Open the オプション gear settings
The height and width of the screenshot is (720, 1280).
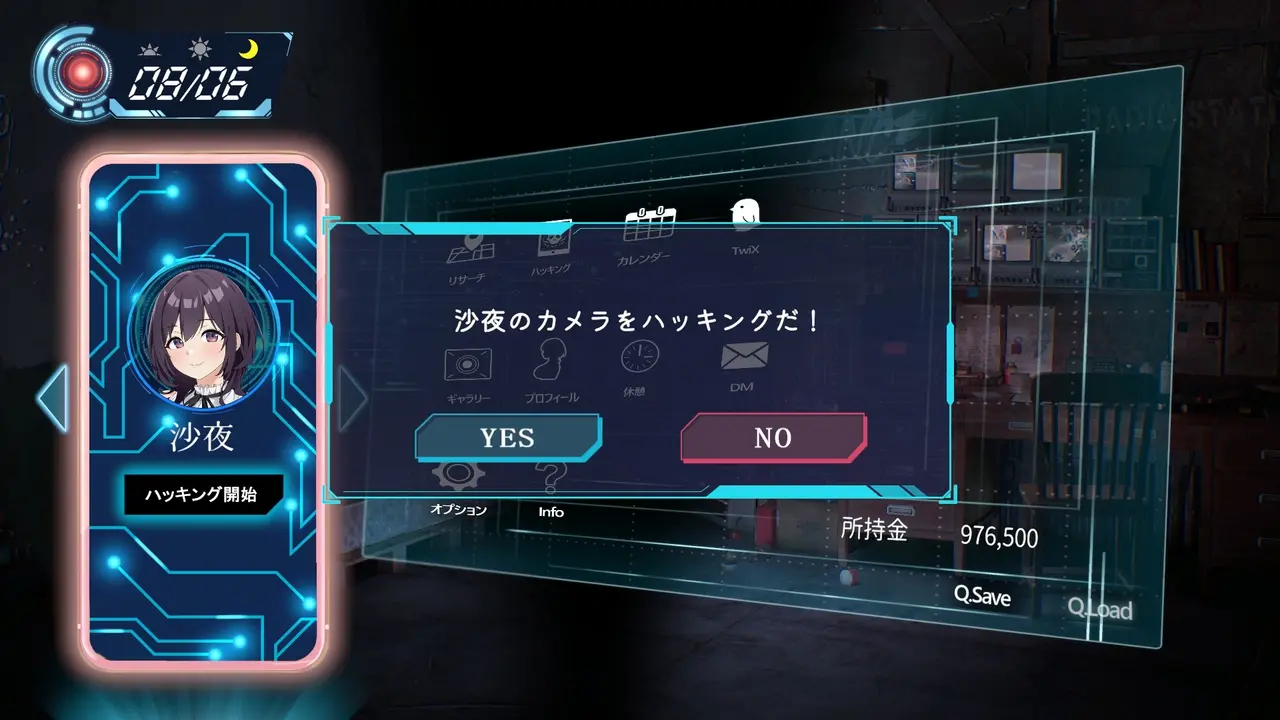(x=459, y=484)
